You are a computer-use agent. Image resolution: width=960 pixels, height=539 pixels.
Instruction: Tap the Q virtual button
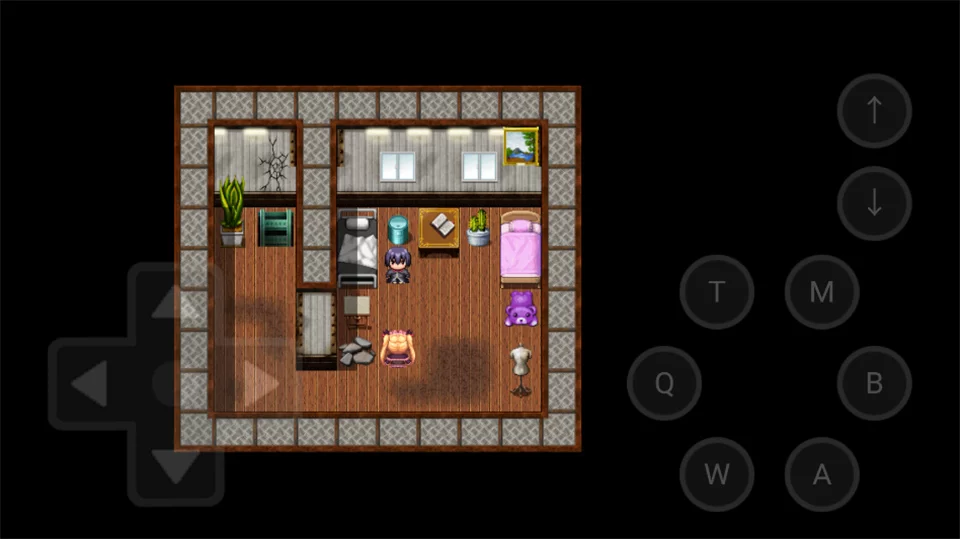(664, 383)
